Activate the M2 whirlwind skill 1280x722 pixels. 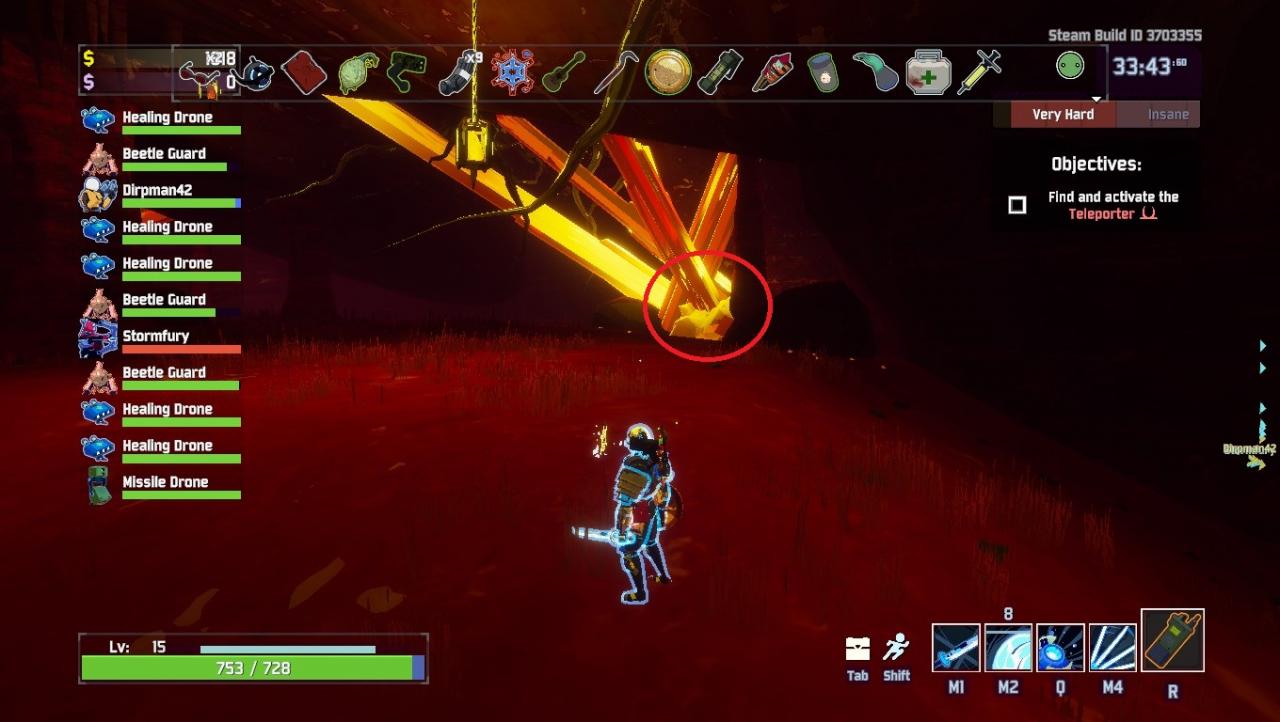1008,648
